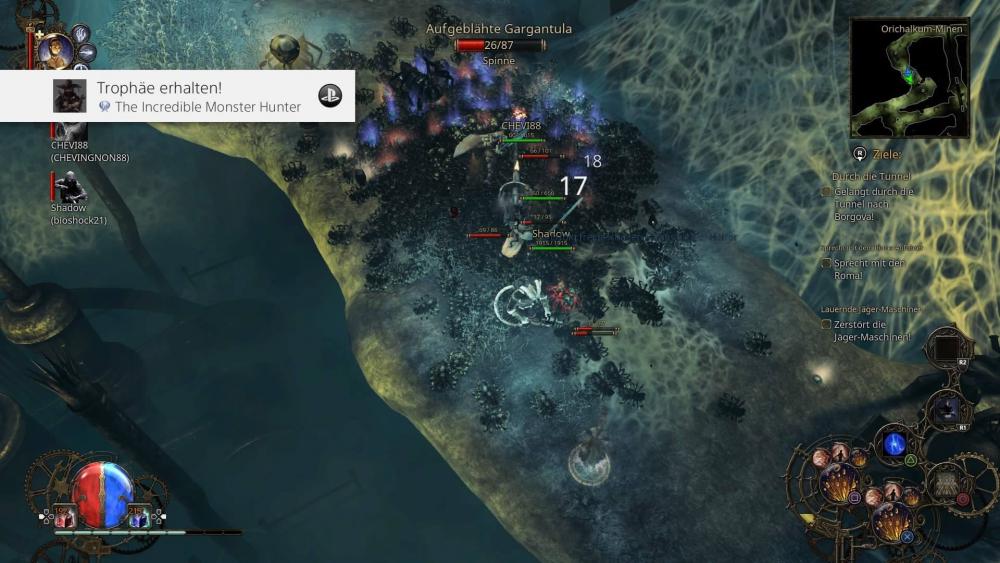Toggle the 'Sprecht mit den Roma!' objective checkbox
This screenshot has width=1000, height=563.
click(826, 263)
